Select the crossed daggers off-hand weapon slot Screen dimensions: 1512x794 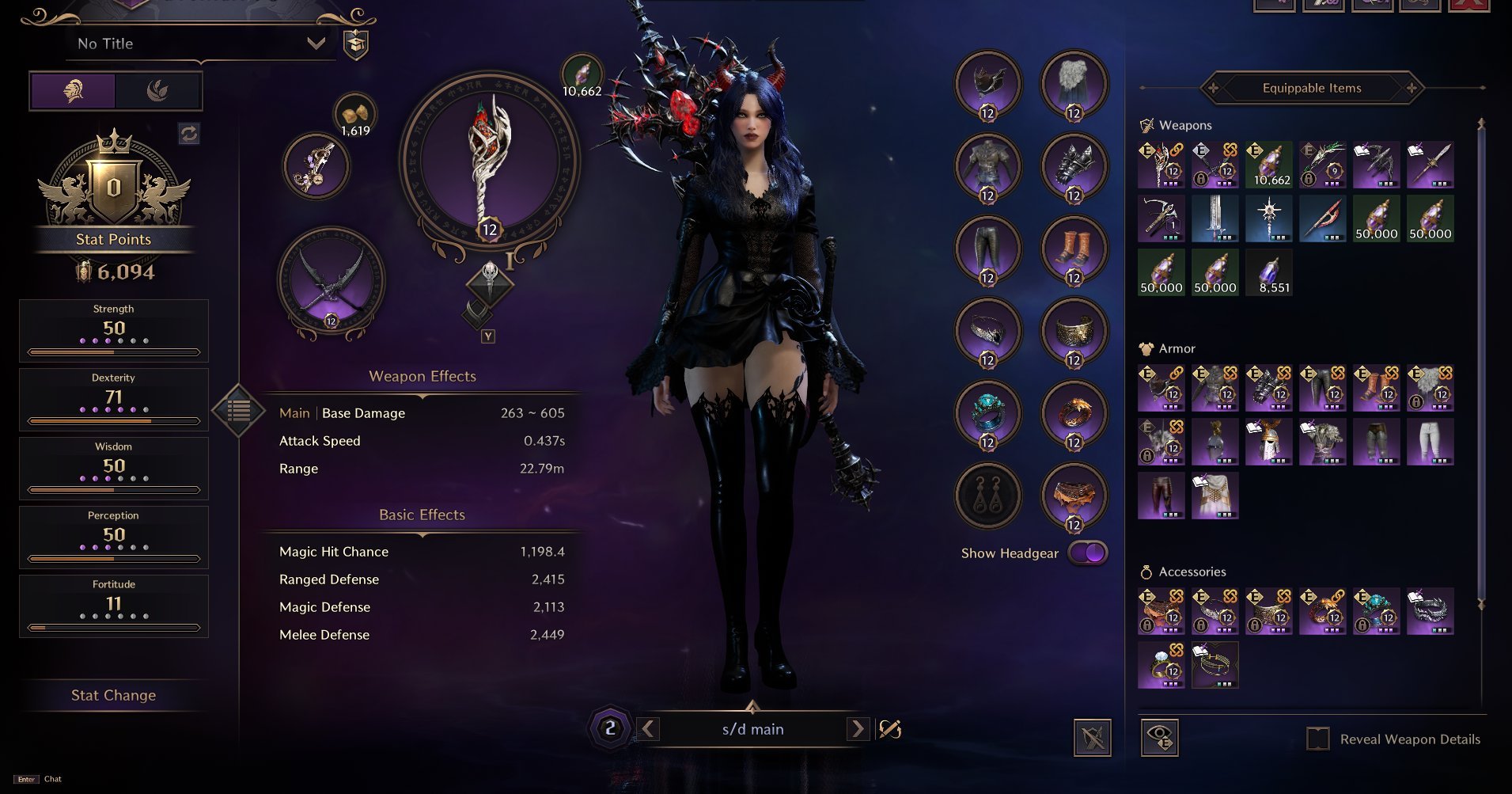tap(332, 280)
